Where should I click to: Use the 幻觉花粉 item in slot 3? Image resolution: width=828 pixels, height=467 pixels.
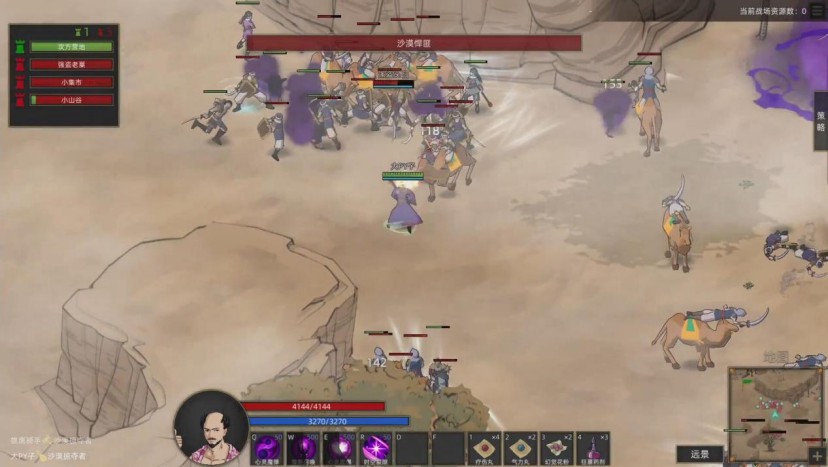click(x=557, y=449)
